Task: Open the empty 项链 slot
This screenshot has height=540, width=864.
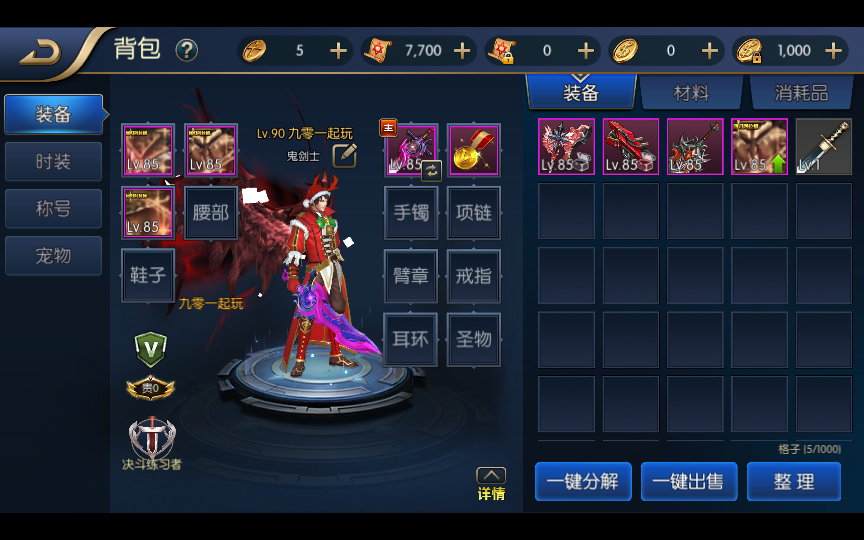Action: click(x=474, y=213)
